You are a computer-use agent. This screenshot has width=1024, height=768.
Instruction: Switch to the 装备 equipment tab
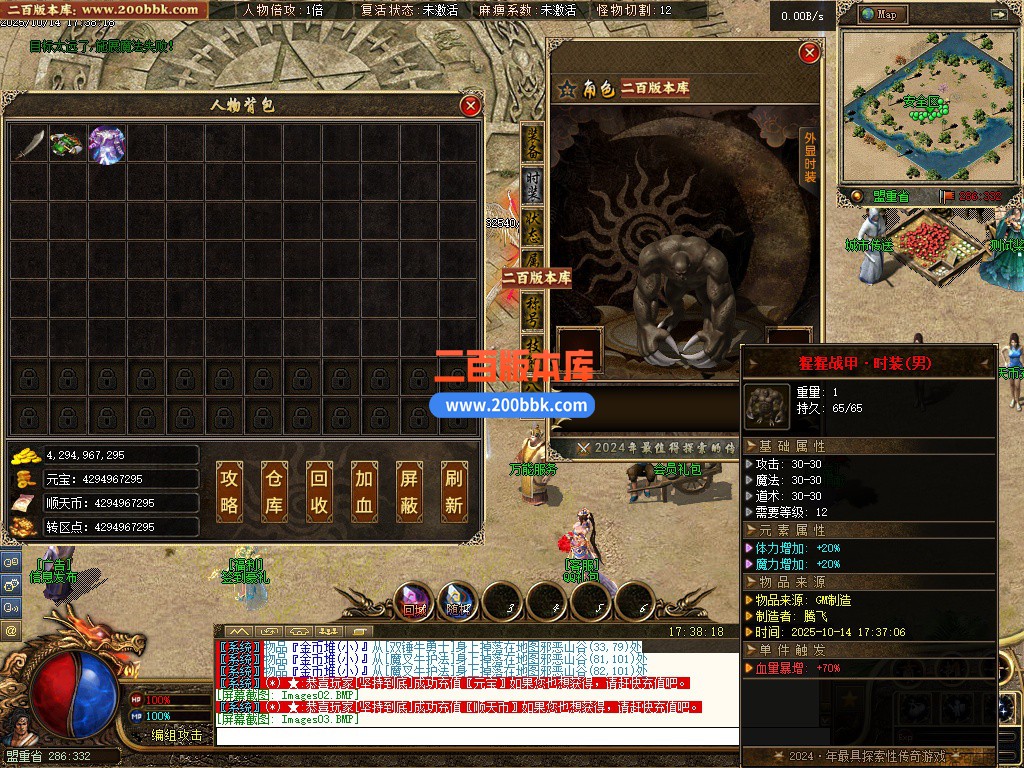(533, 143)
